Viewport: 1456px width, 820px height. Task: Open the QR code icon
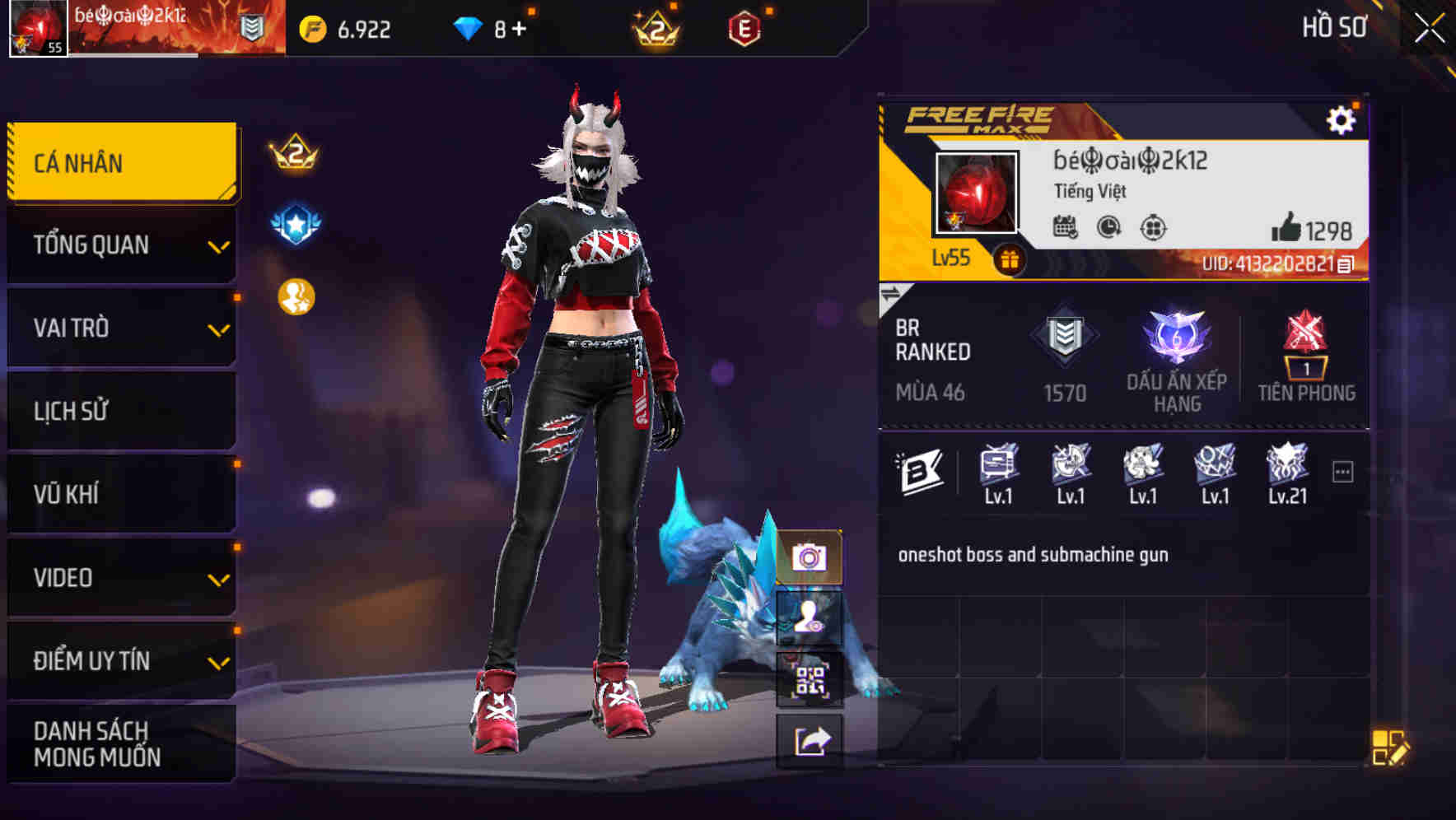click(x=811, y=680)
